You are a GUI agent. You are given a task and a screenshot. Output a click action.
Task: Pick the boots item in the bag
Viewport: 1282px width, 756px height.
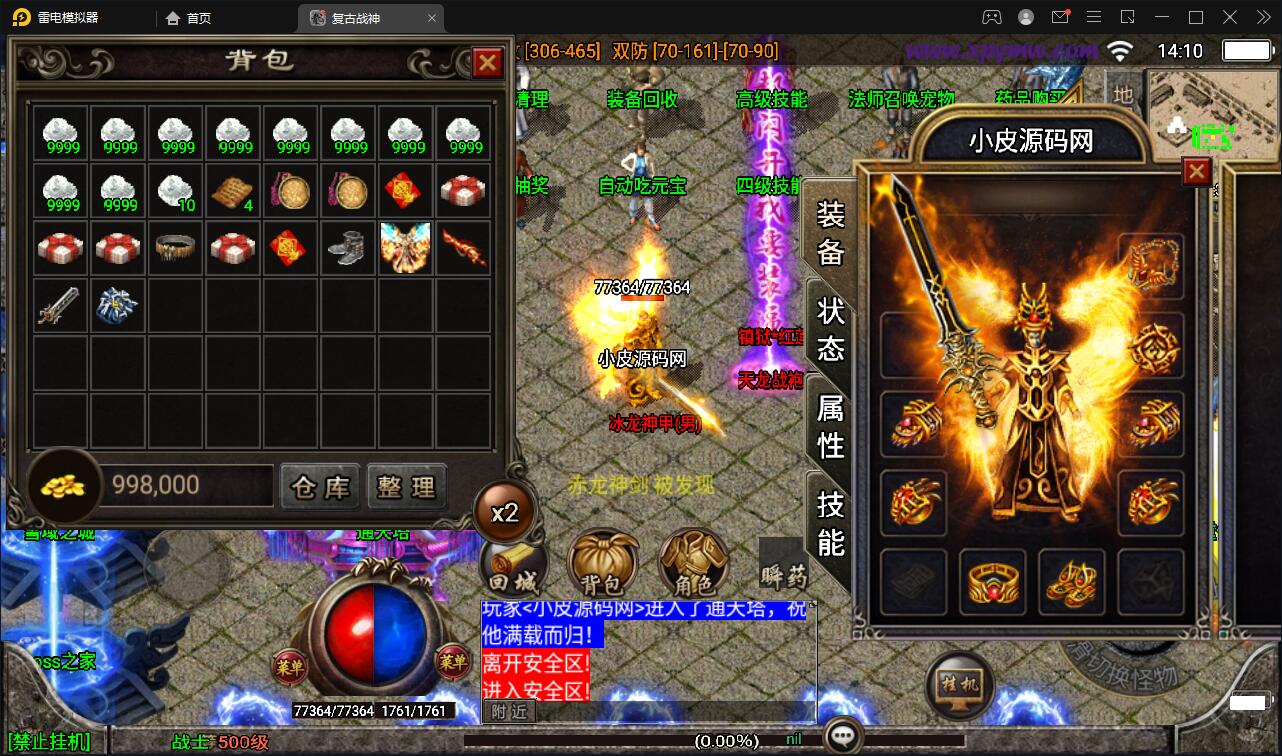(x=349, y=248)
